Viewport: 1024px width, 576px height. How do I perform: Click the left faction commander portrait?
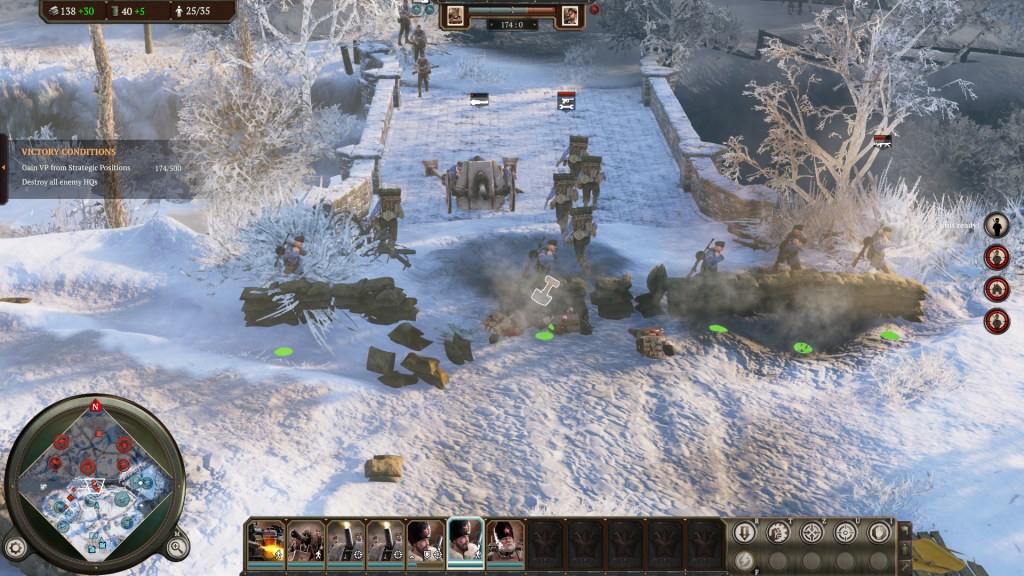point(454,15)
